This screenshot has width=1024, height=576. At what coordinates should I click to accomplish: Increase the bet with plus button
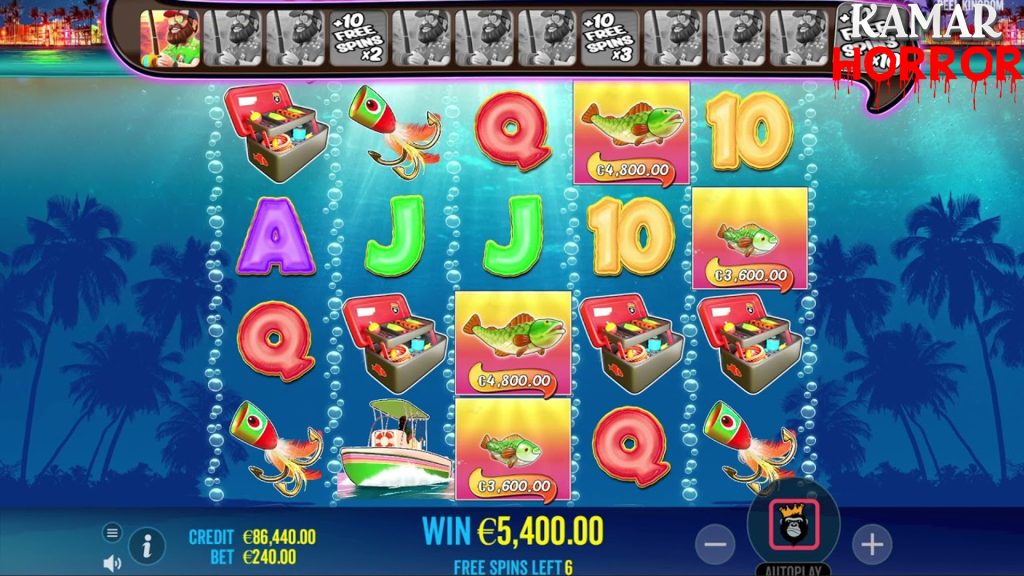point(872,545)
